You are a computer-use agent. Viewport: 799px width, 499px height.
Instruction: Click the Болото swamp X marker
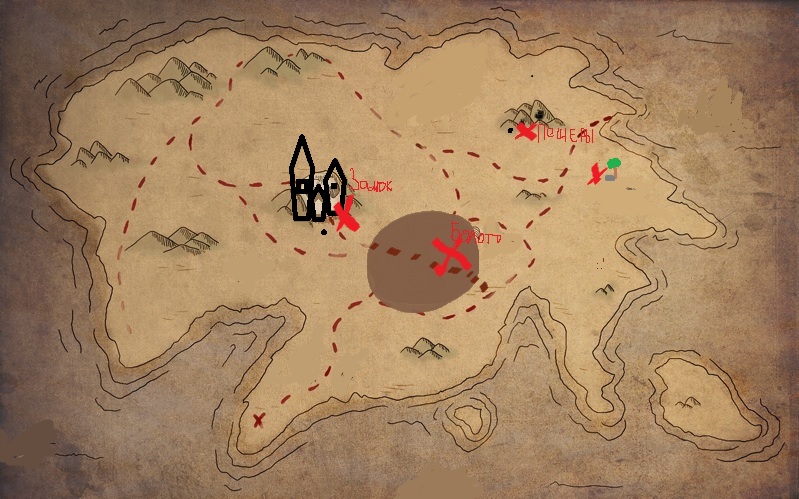450,256
